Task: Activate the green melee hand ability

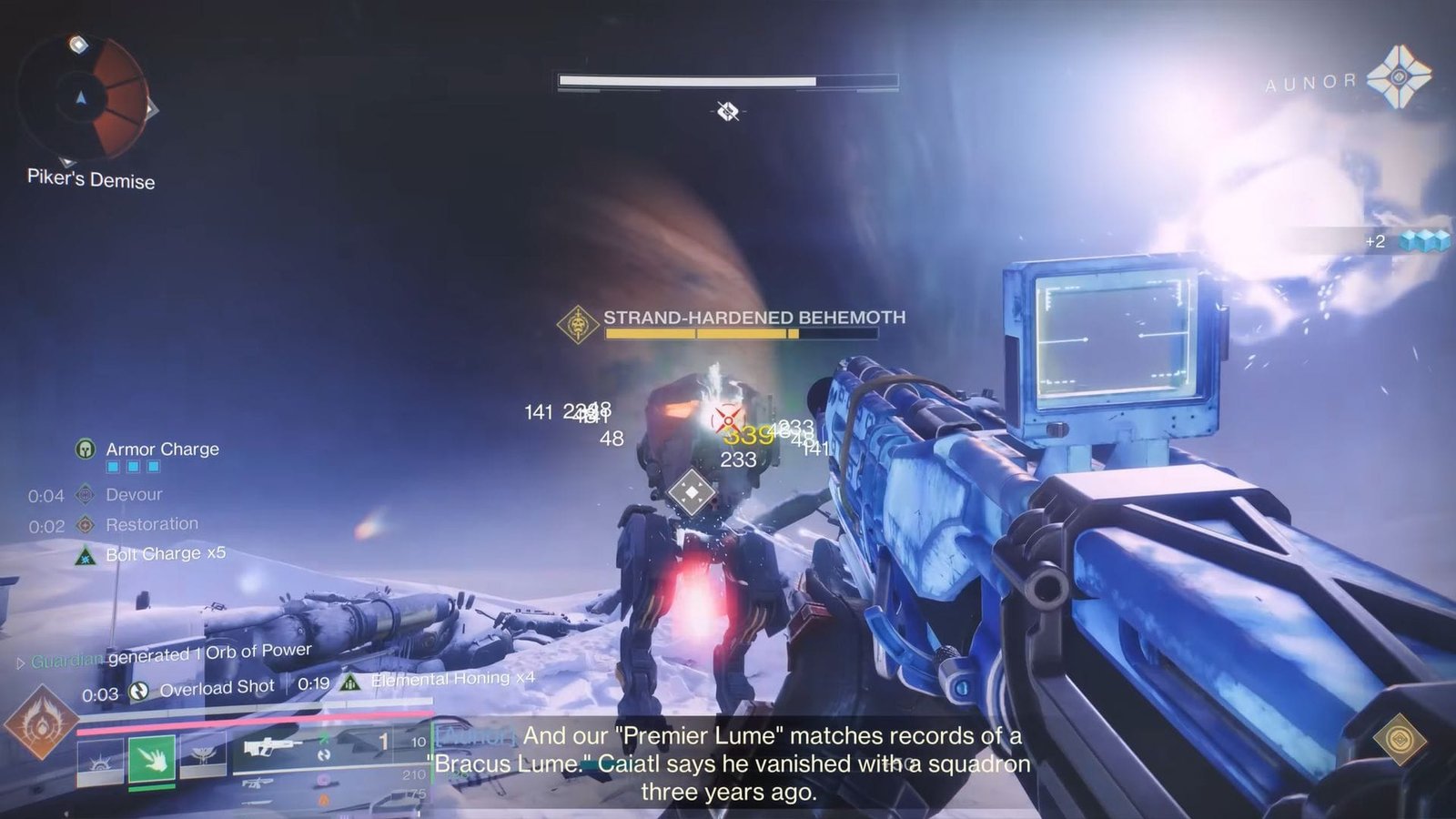Action: pos(151,758)
